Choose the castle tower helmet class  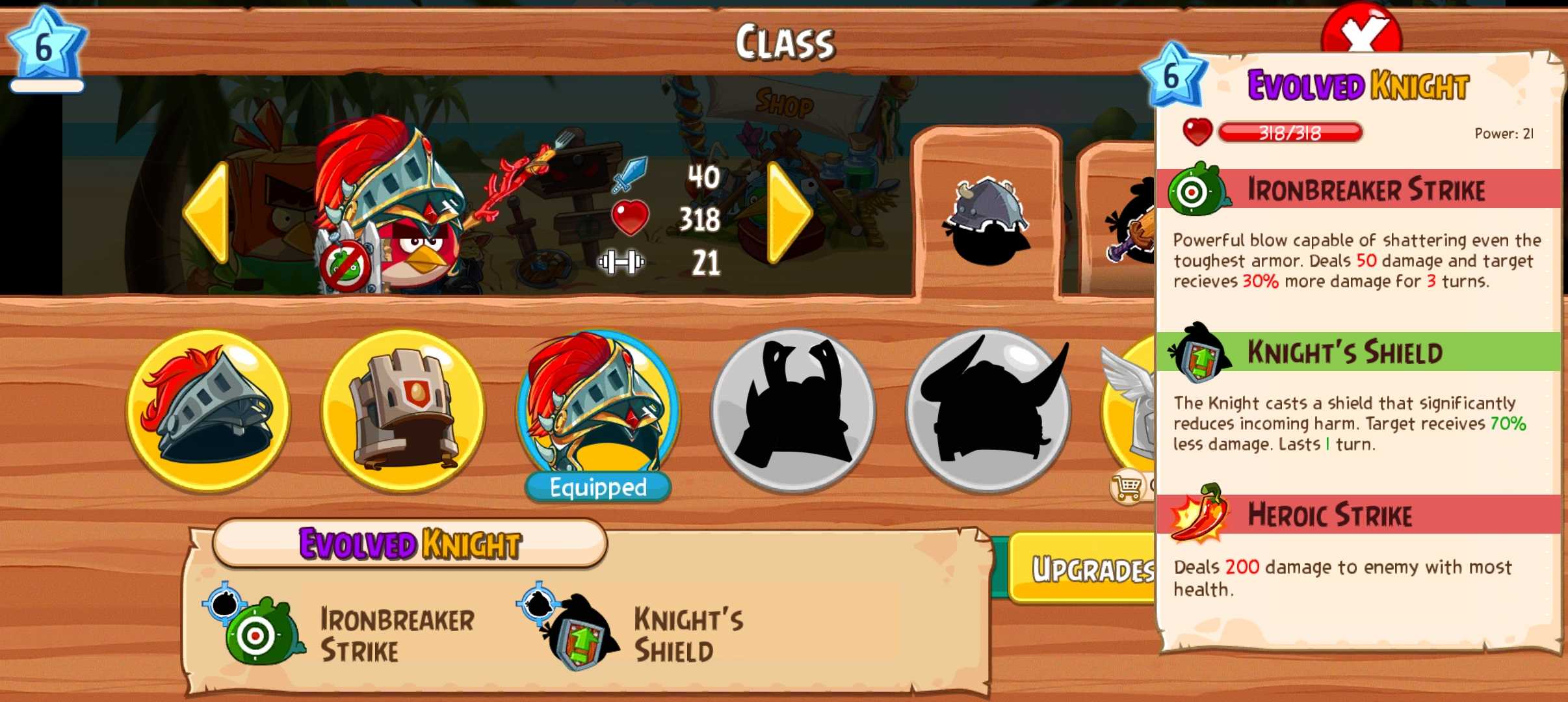tap(403, 411)
